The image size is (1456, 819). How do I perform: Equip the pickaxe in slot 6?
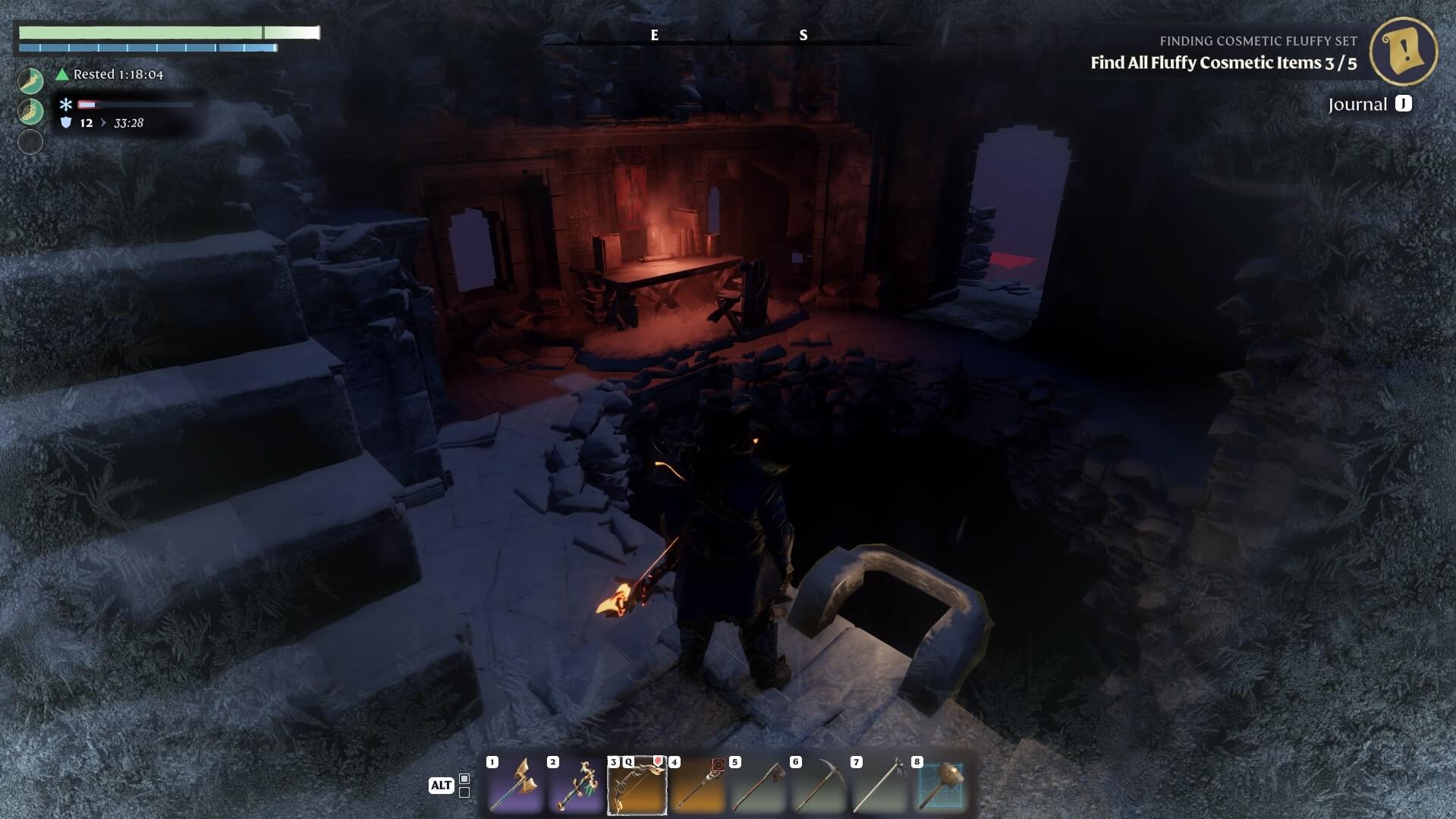coord(819,786)
